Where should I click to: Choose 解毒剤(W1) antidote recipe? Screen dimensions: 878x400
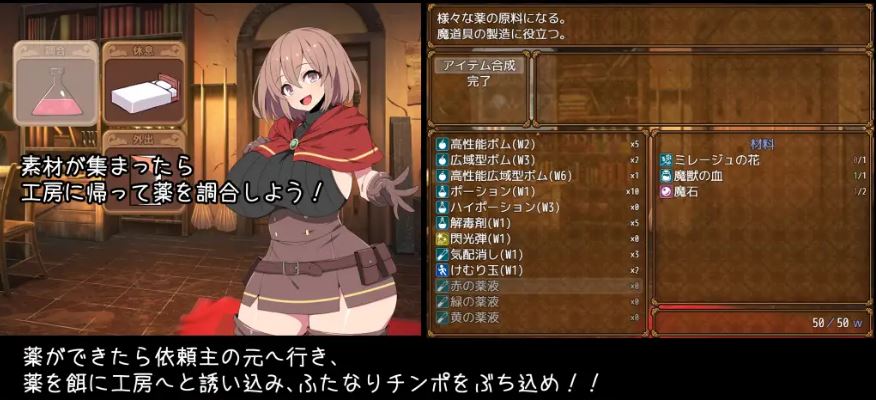[537, 222]
